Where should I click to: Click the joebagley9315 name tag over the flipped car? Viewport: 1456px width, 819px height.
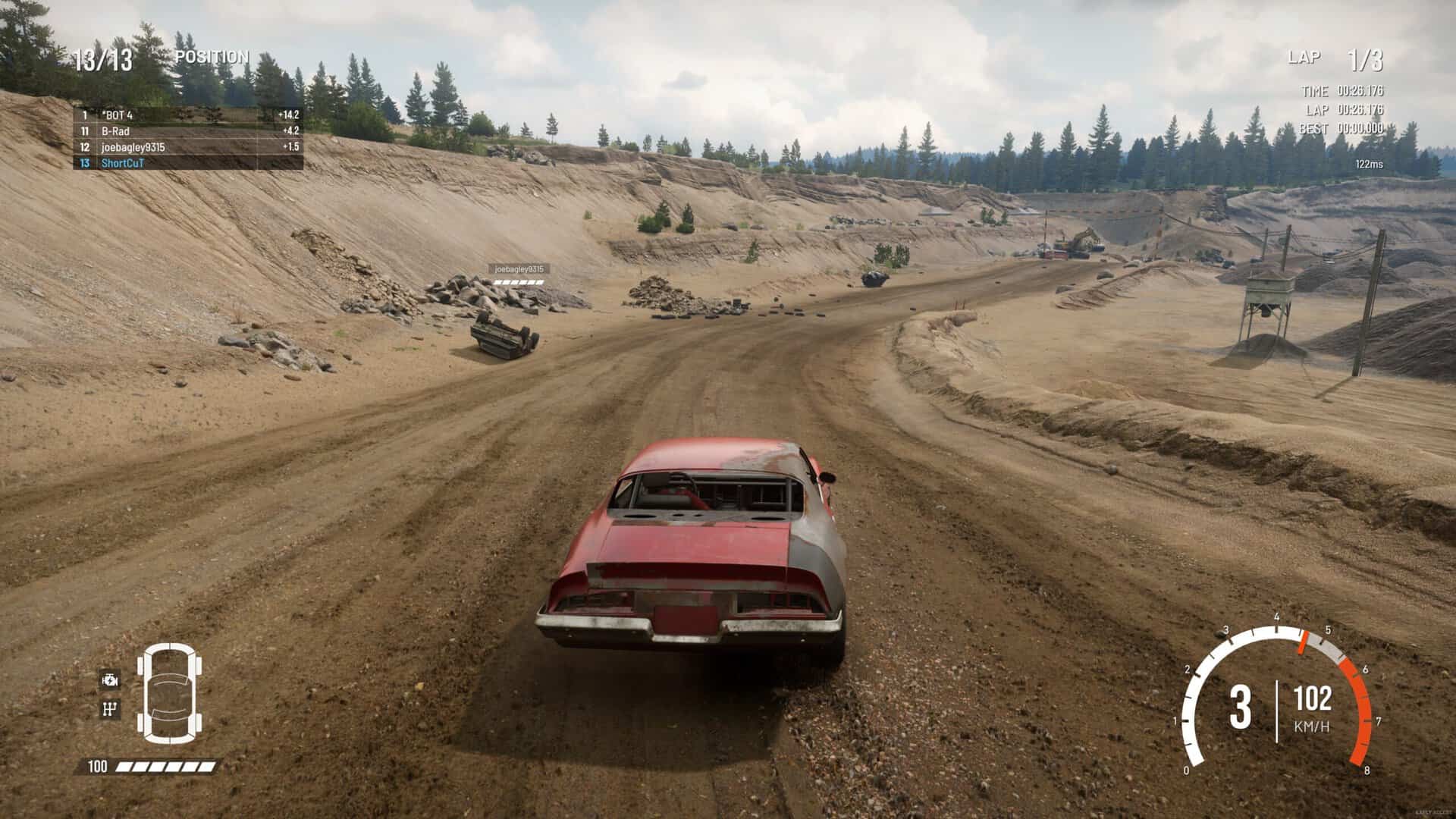pyautogui.click(x=519, y=269)
